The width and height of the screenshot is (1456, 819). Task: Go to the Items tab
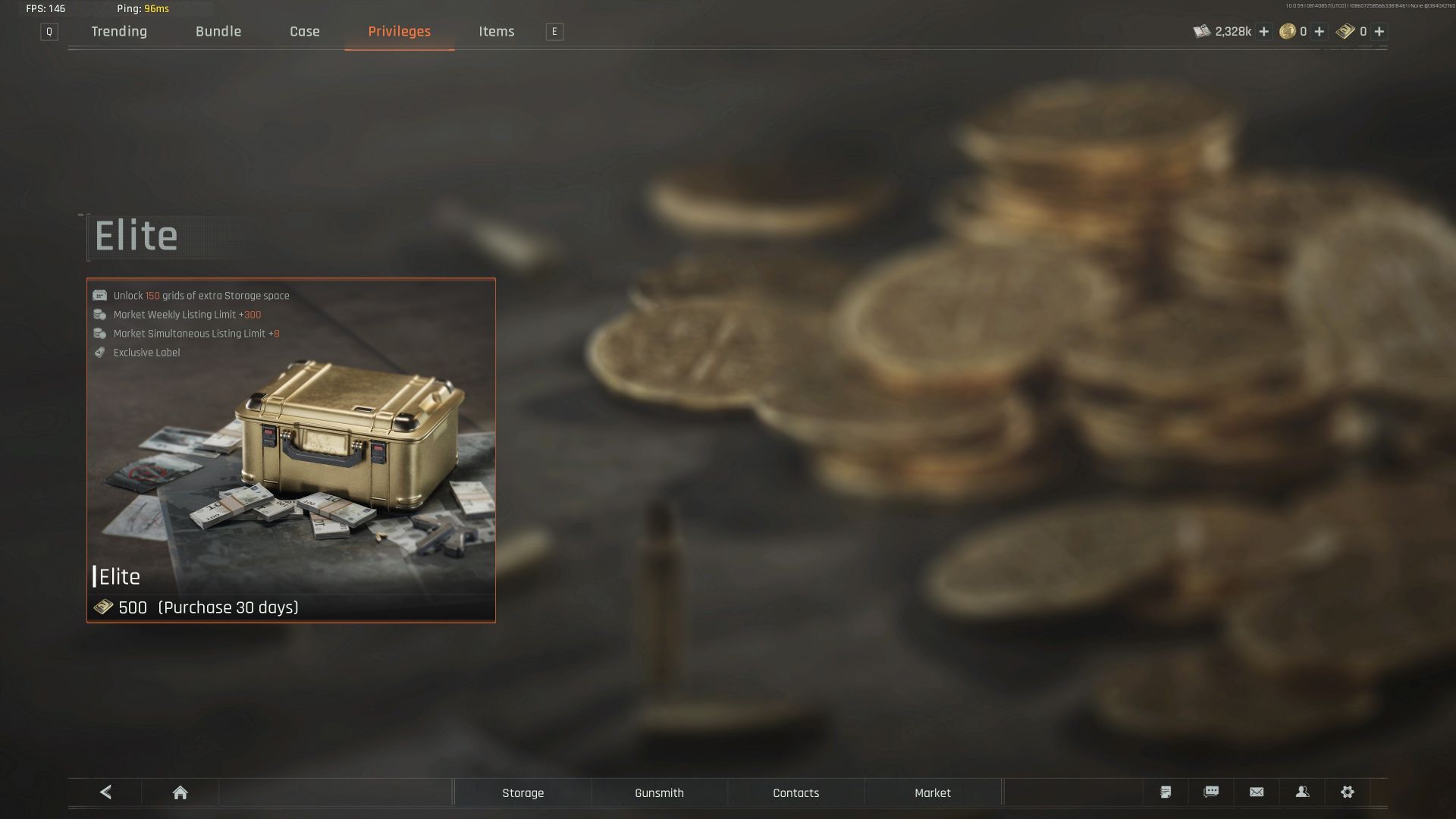click(496, 31)
